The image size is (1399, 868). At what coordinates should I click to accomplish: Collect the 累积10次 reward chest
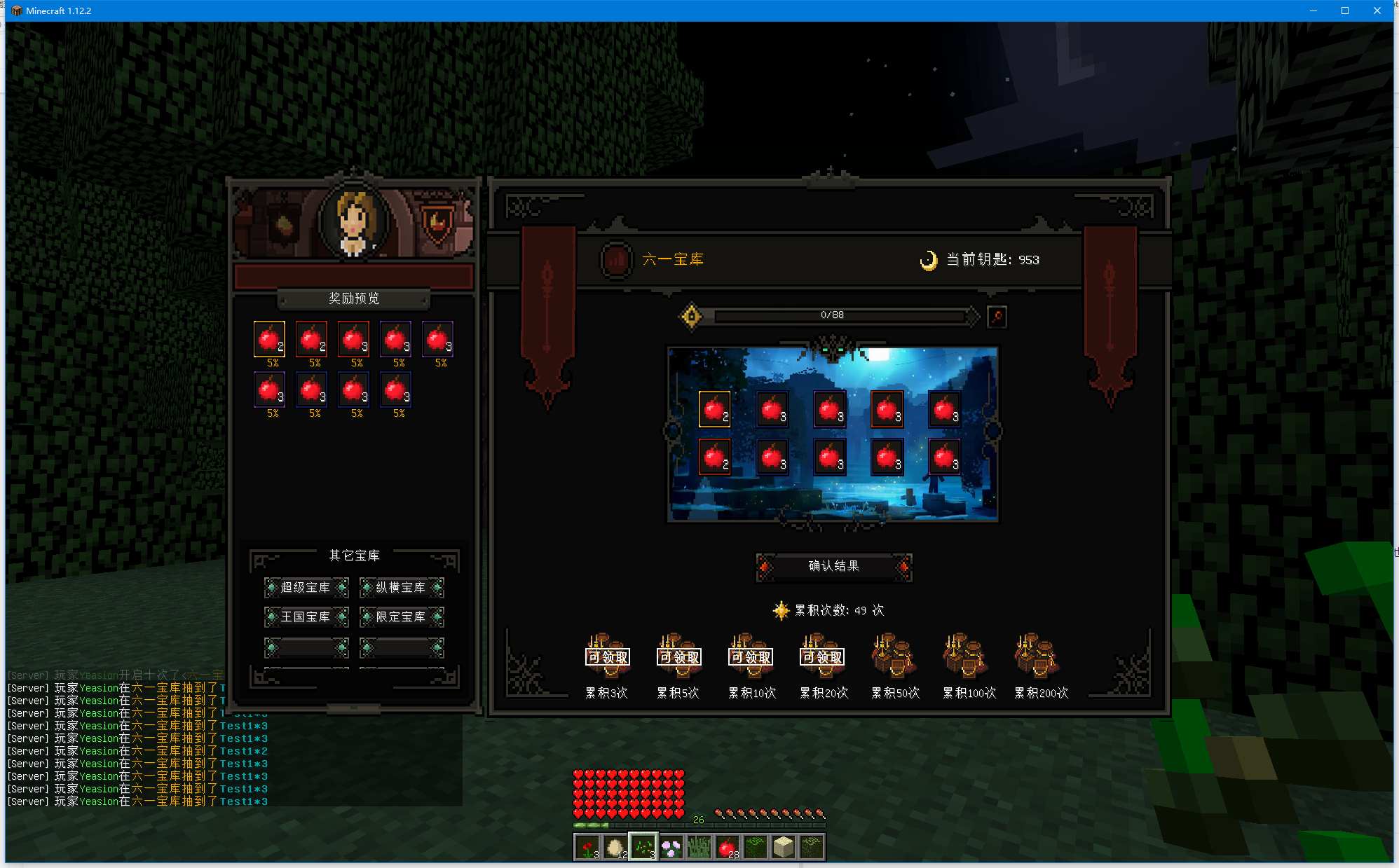(x=751, y=656)
